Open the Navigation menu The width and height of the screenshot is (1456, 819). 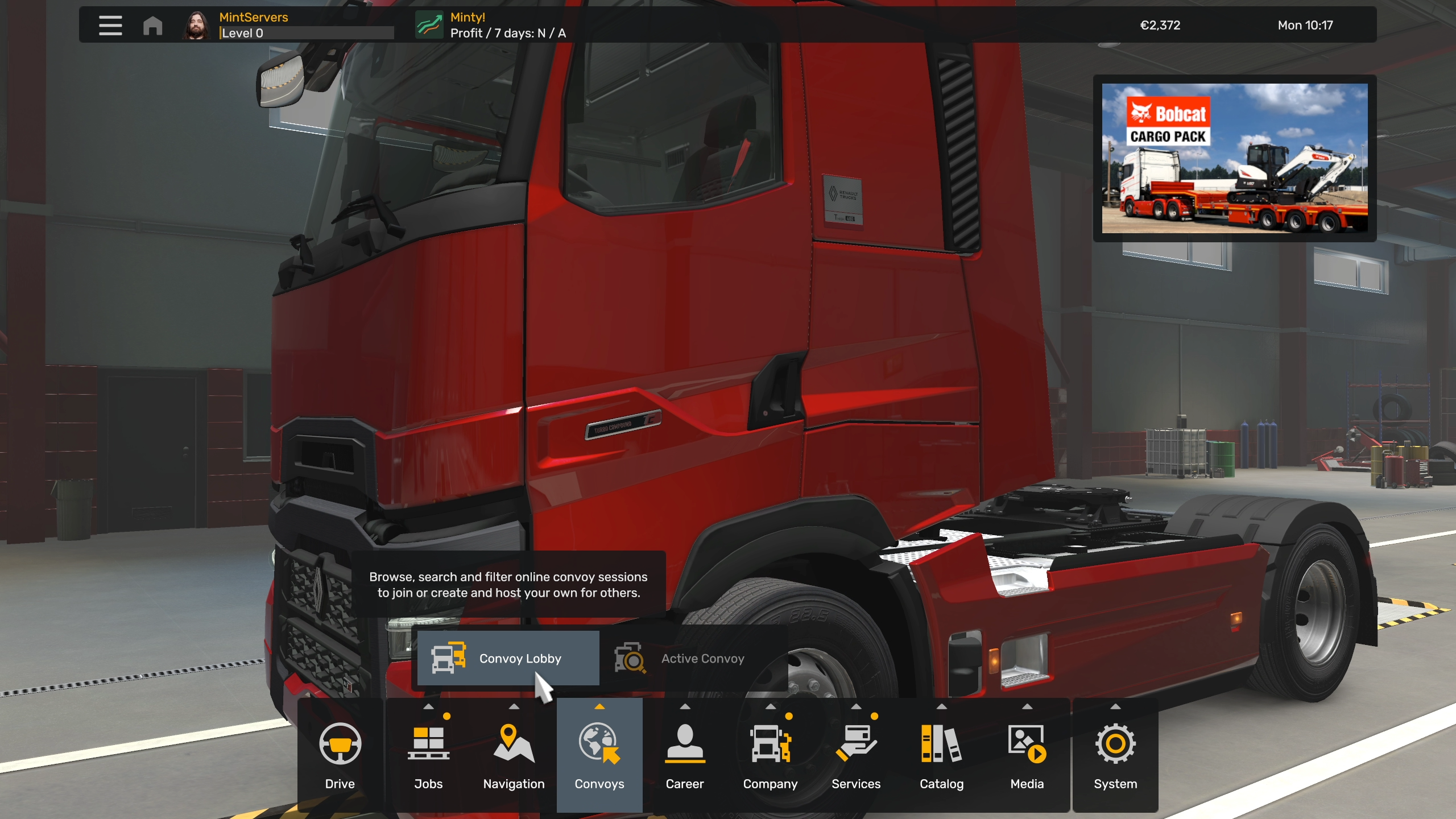[x=514, y=755]
